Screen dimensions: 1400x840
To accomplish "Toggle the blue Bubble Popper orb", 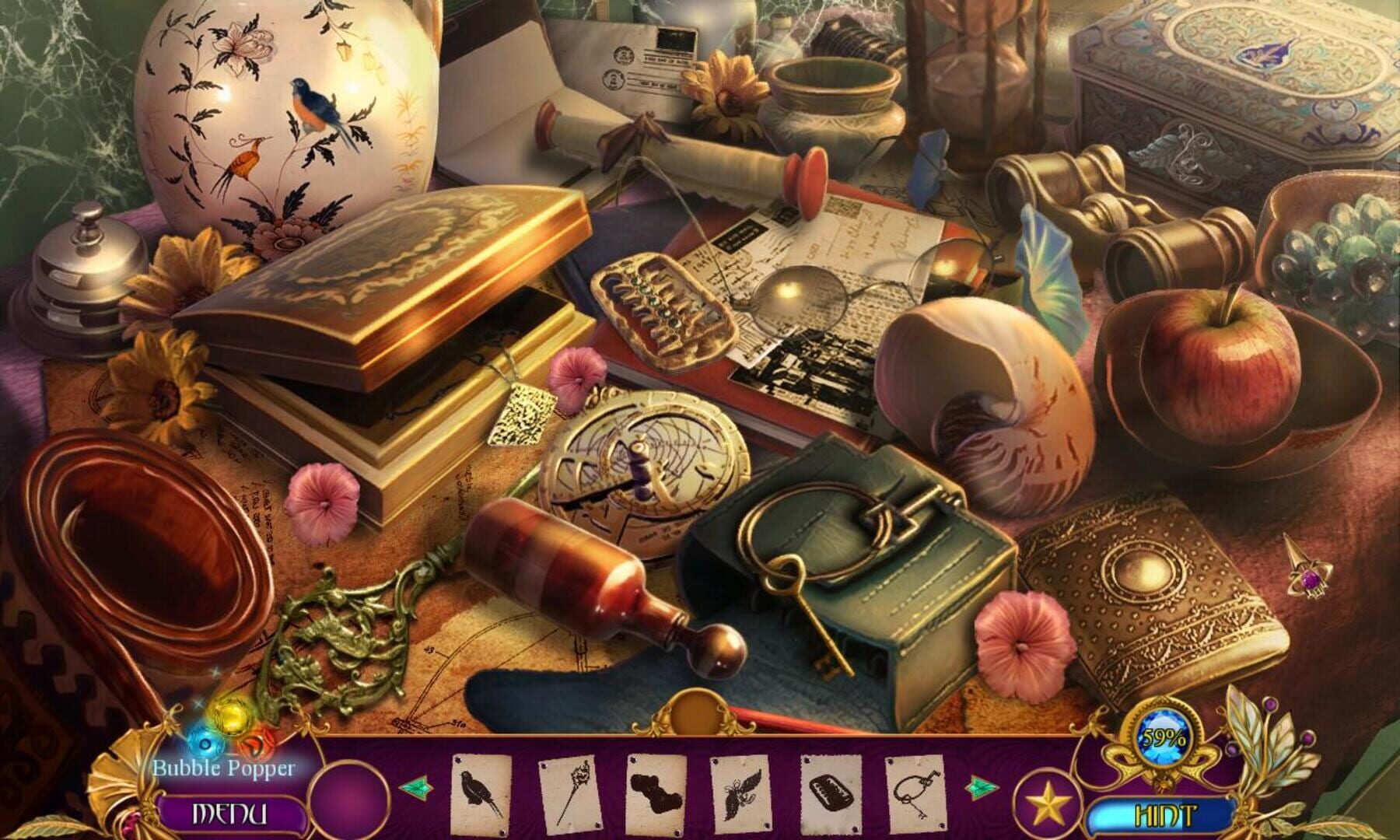I will (205, 745).
